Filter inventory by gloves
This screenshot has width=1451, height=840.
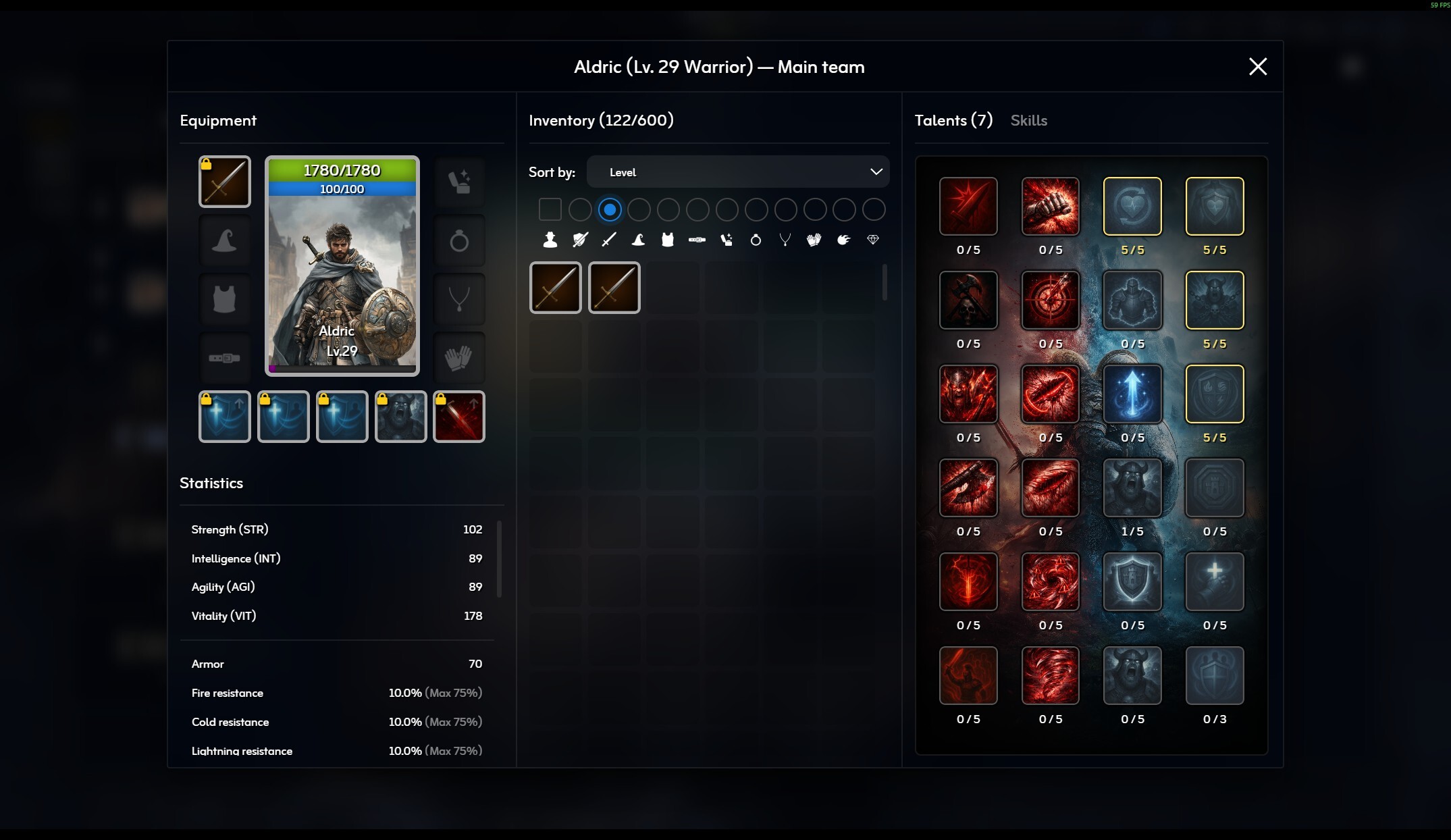[813, 240]
